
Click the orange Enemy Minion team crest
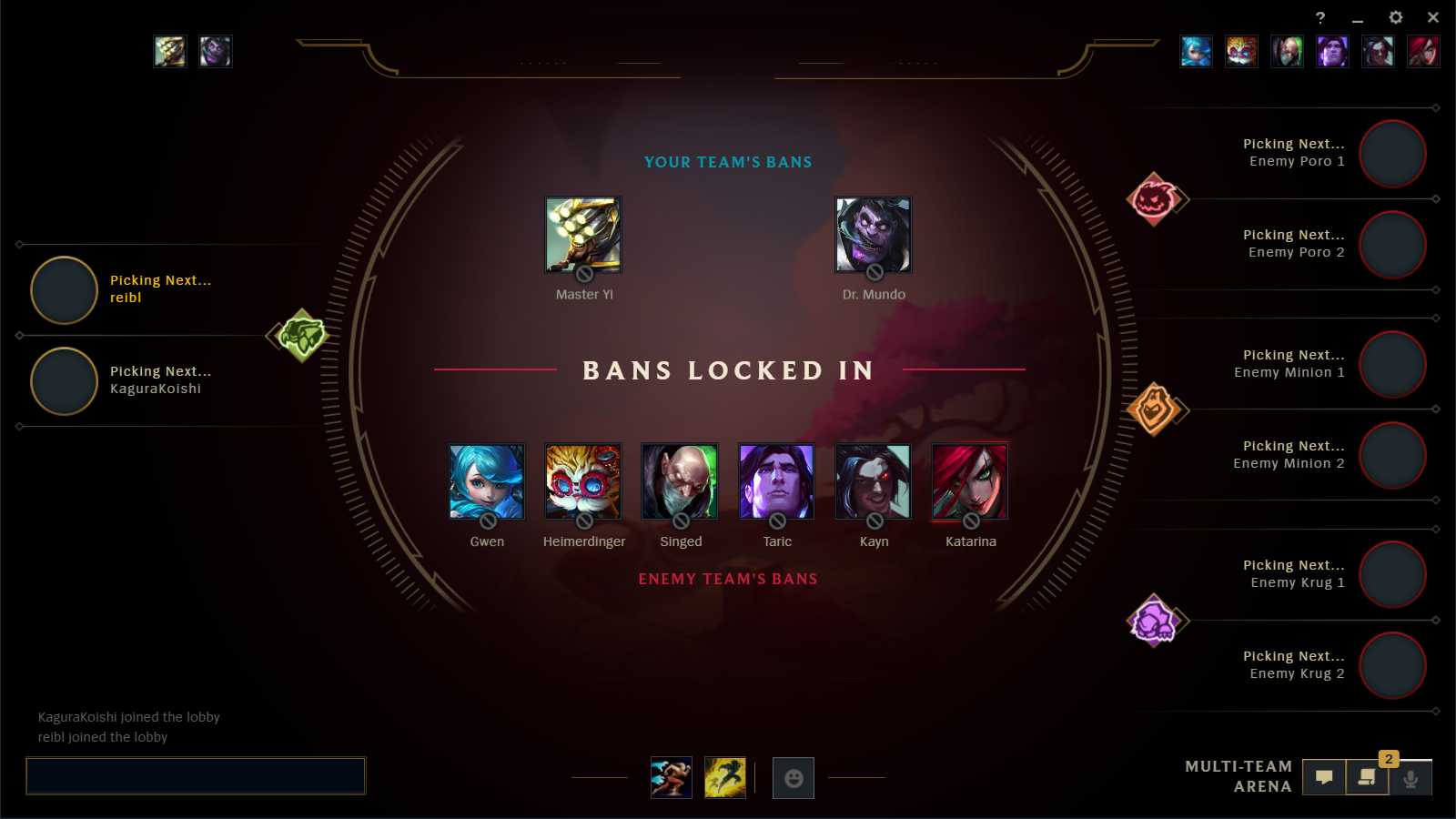(x=1158, y=409)
